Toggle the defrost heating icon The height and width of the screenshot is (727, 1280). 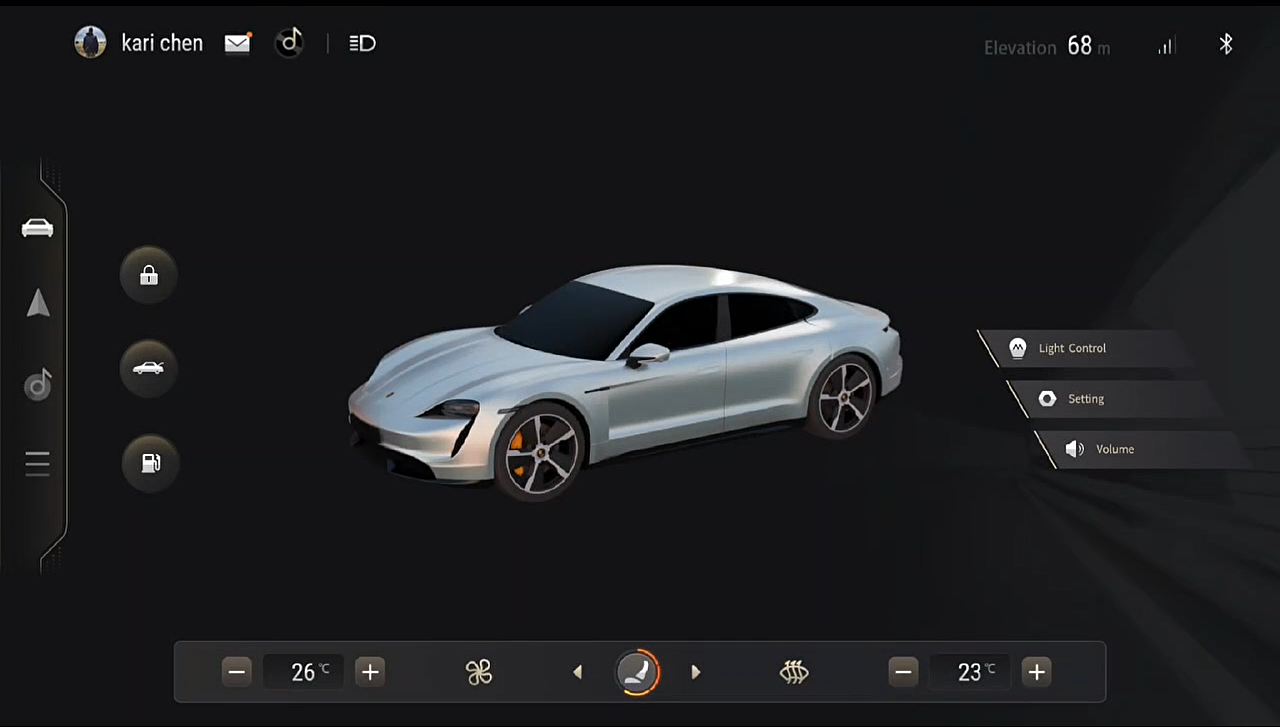coord(794,672)
